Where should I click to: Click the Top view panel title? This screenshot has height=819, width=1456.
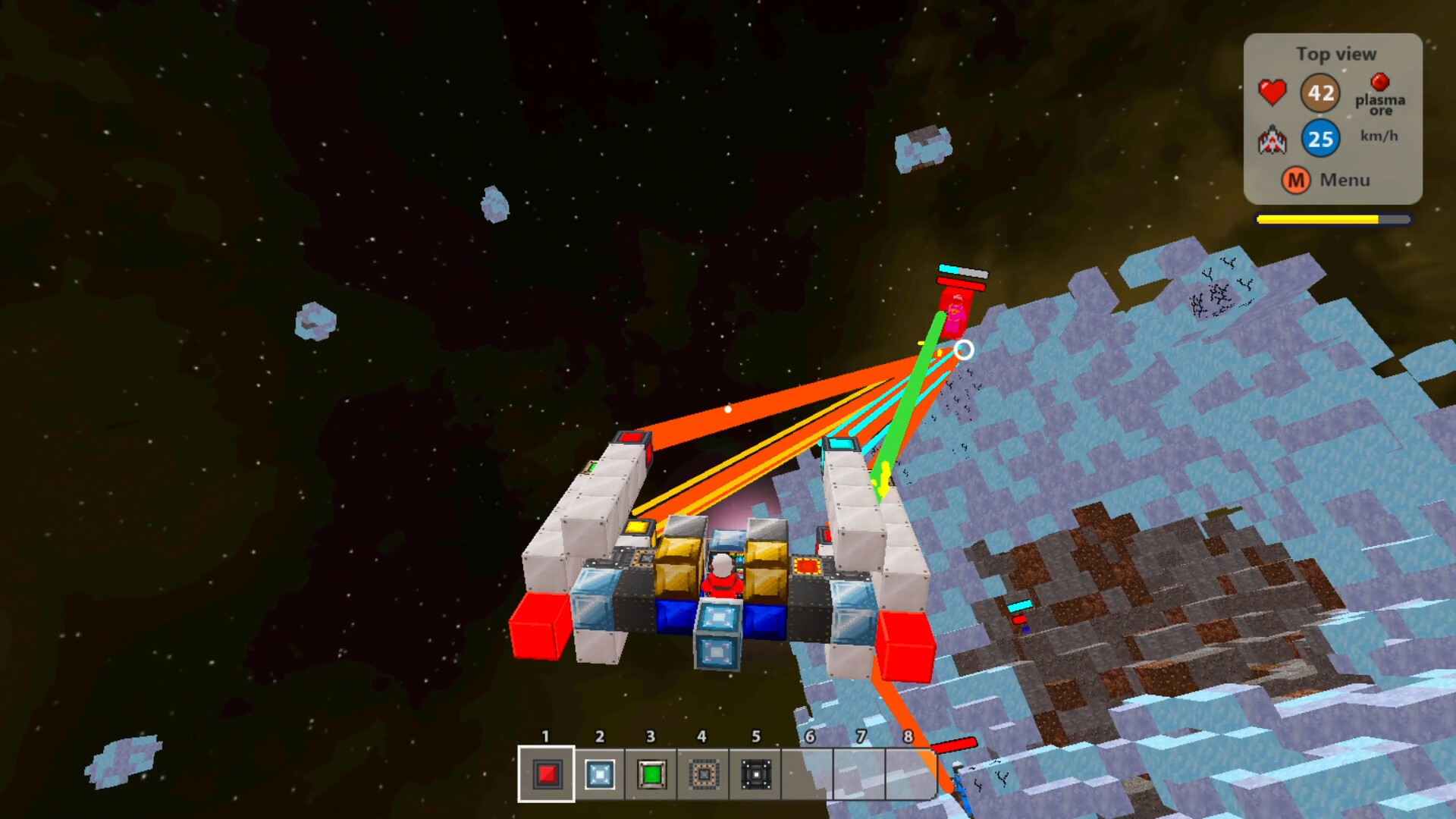tap(1337, 54)
